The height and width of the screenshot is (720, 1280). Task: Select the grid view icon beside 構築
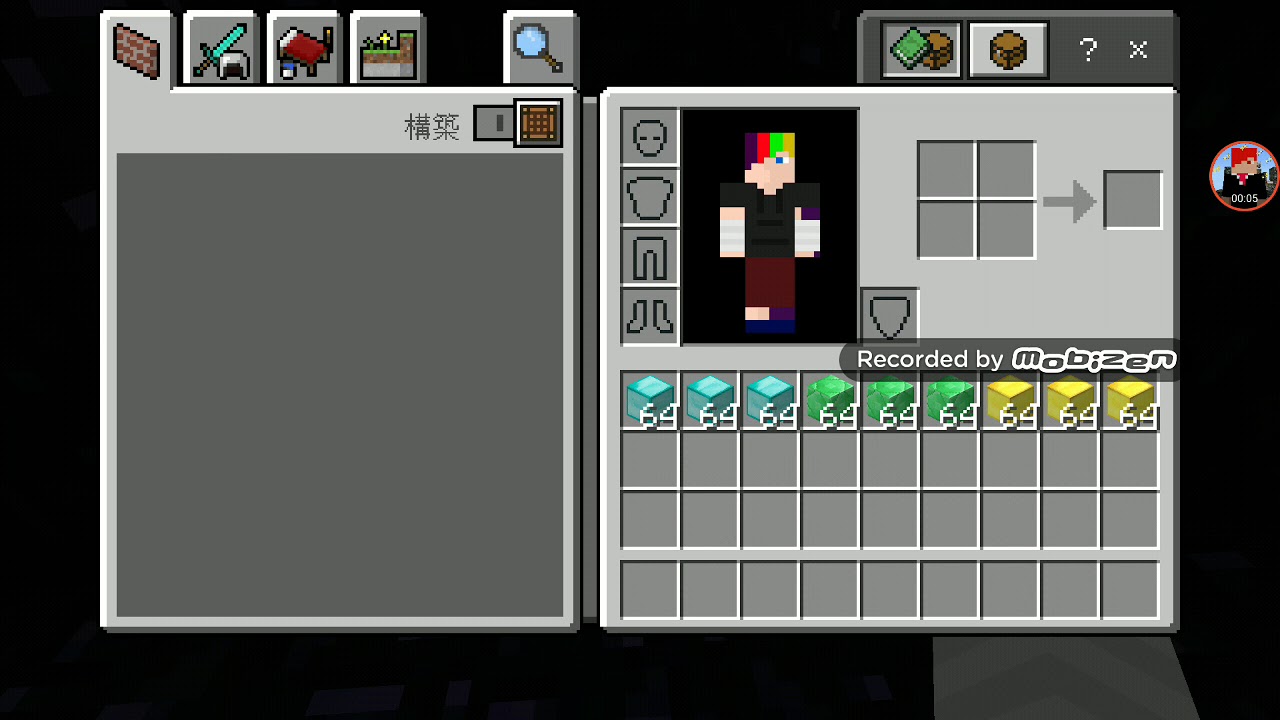point(537,122)
